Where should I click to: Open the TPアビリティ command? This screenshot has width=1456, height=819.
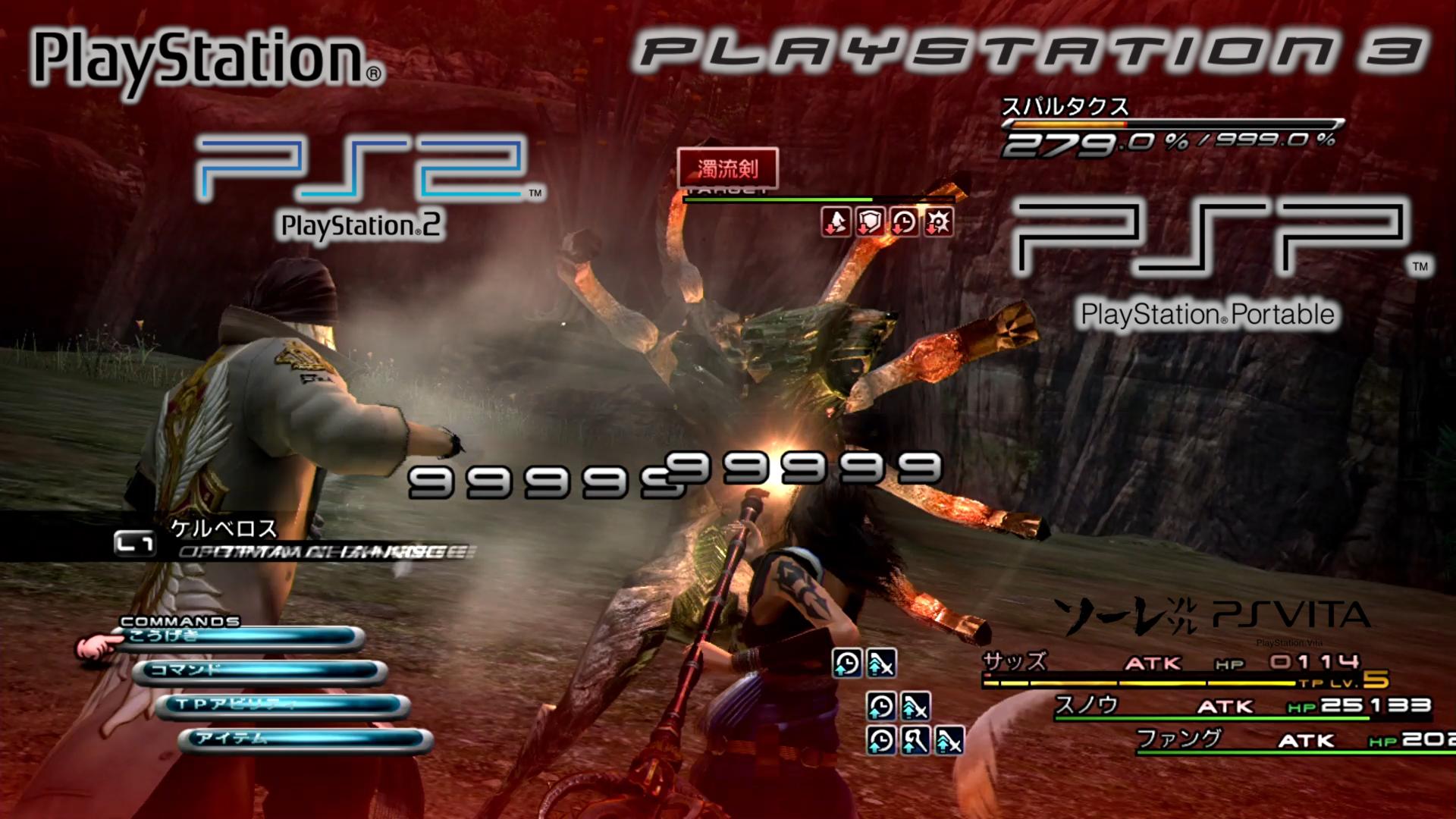click(x=285, y=705)
